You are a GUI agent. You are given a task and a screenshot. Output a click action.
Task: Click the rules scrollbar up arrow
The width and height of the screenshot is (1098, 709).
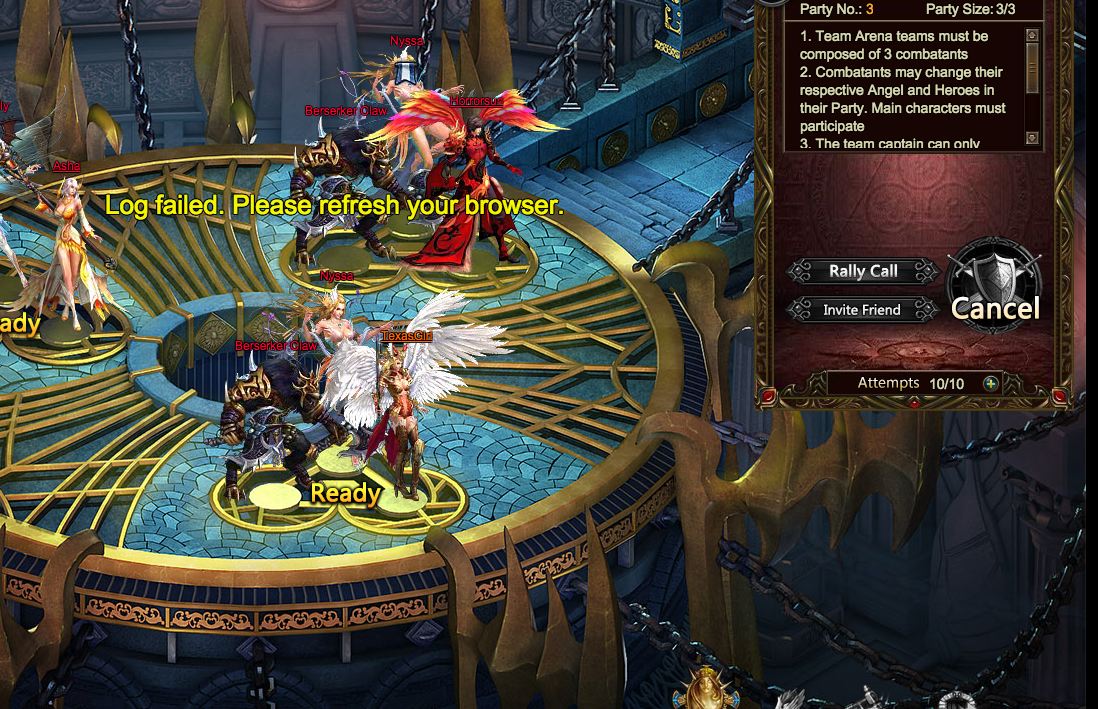click(x=1033, y=36)
